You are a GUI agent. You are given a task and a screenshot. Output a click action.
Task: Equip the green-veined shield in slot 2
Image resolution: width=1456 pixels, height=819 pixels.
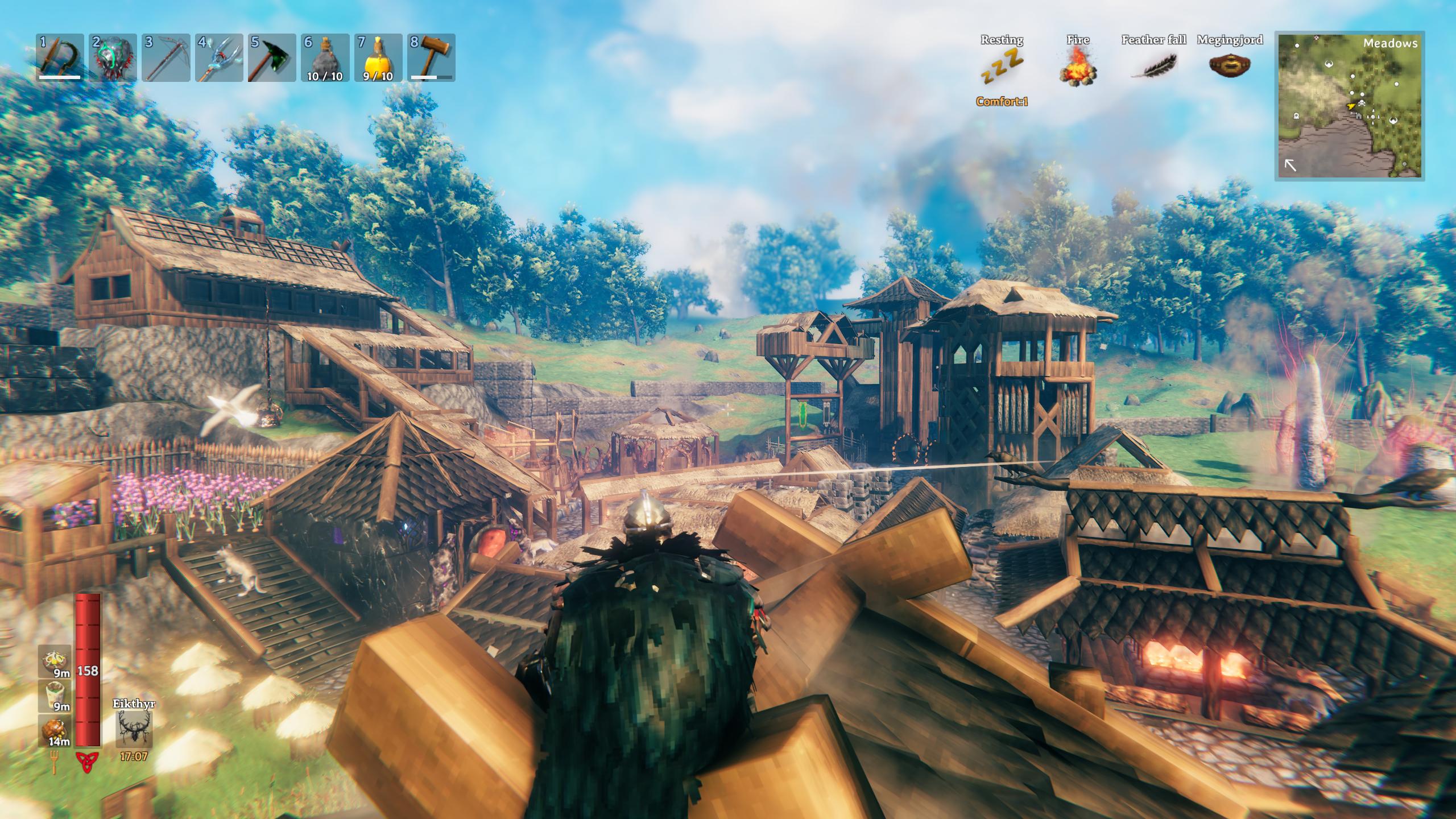click(113, 57)
